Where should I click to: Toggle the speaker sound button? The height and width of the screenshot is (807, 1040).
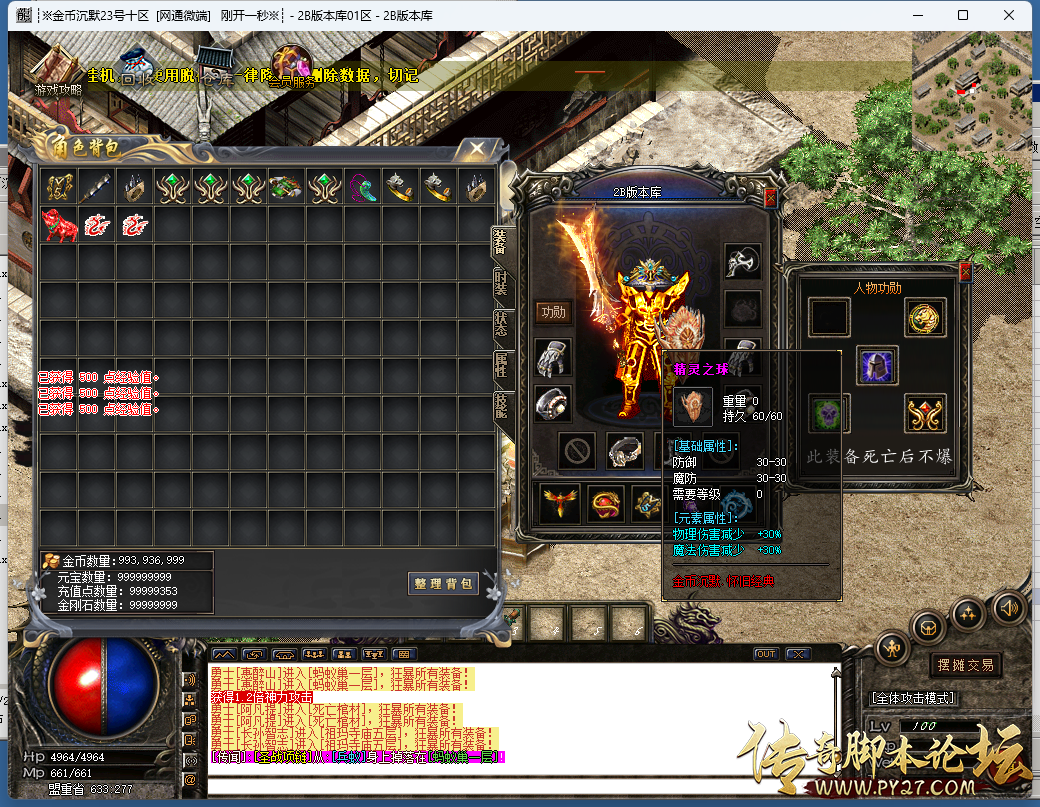pos(1008,607)
